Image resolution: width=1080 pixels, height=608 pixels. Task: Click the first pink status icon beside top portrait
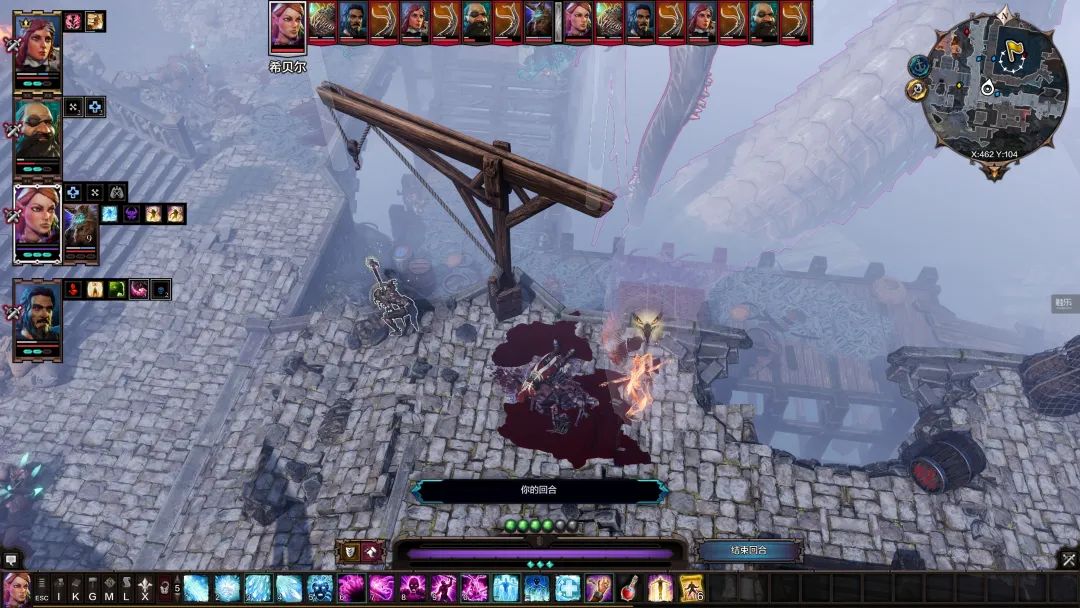[73, 21]
